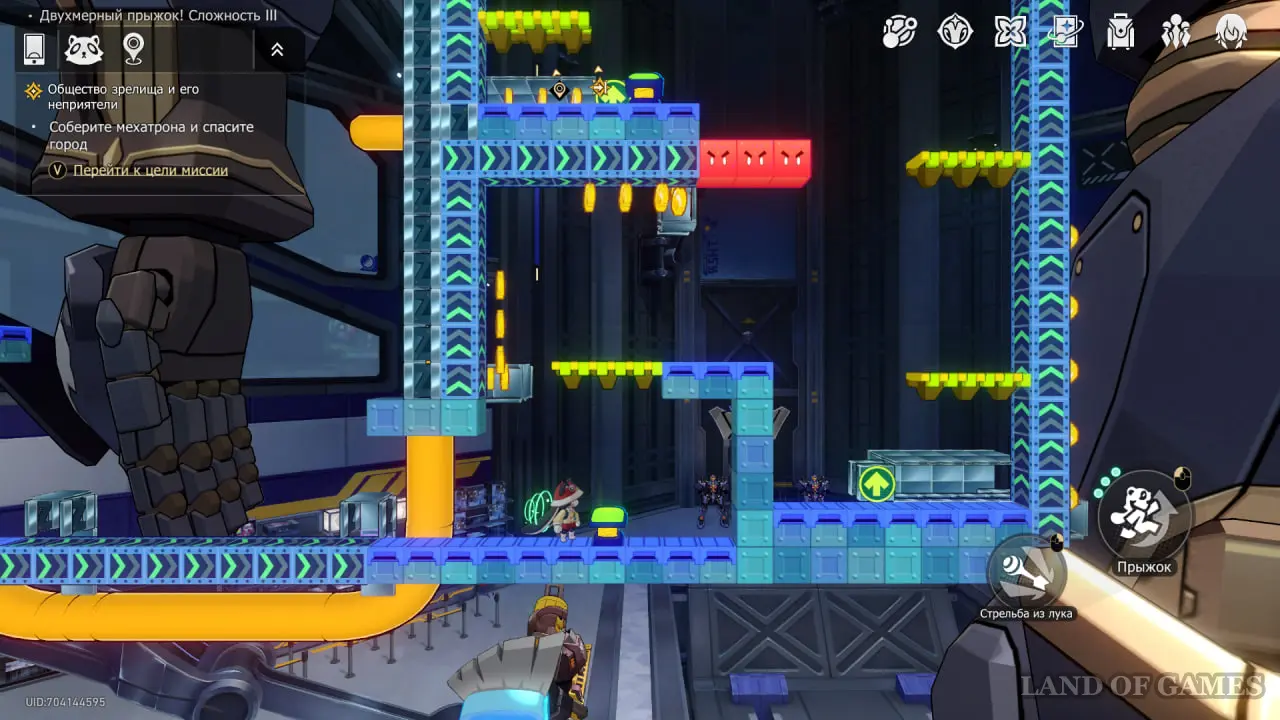Screen dimensions: 1280x720
Task: Open the backpack inventory
Action: coord(1120,32)
